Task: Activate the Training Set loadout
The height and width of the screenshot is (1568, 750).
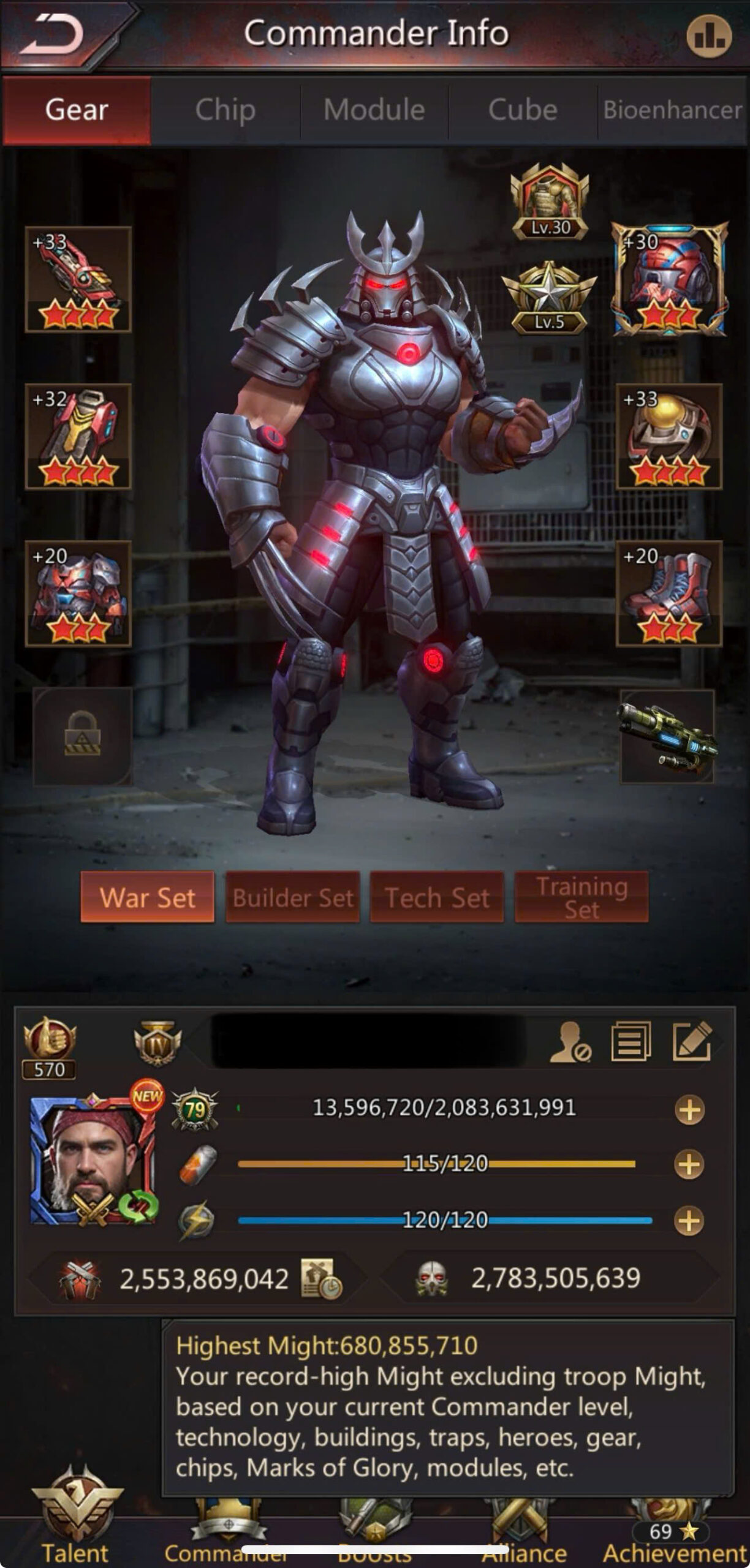Action: tap(581, 897)
